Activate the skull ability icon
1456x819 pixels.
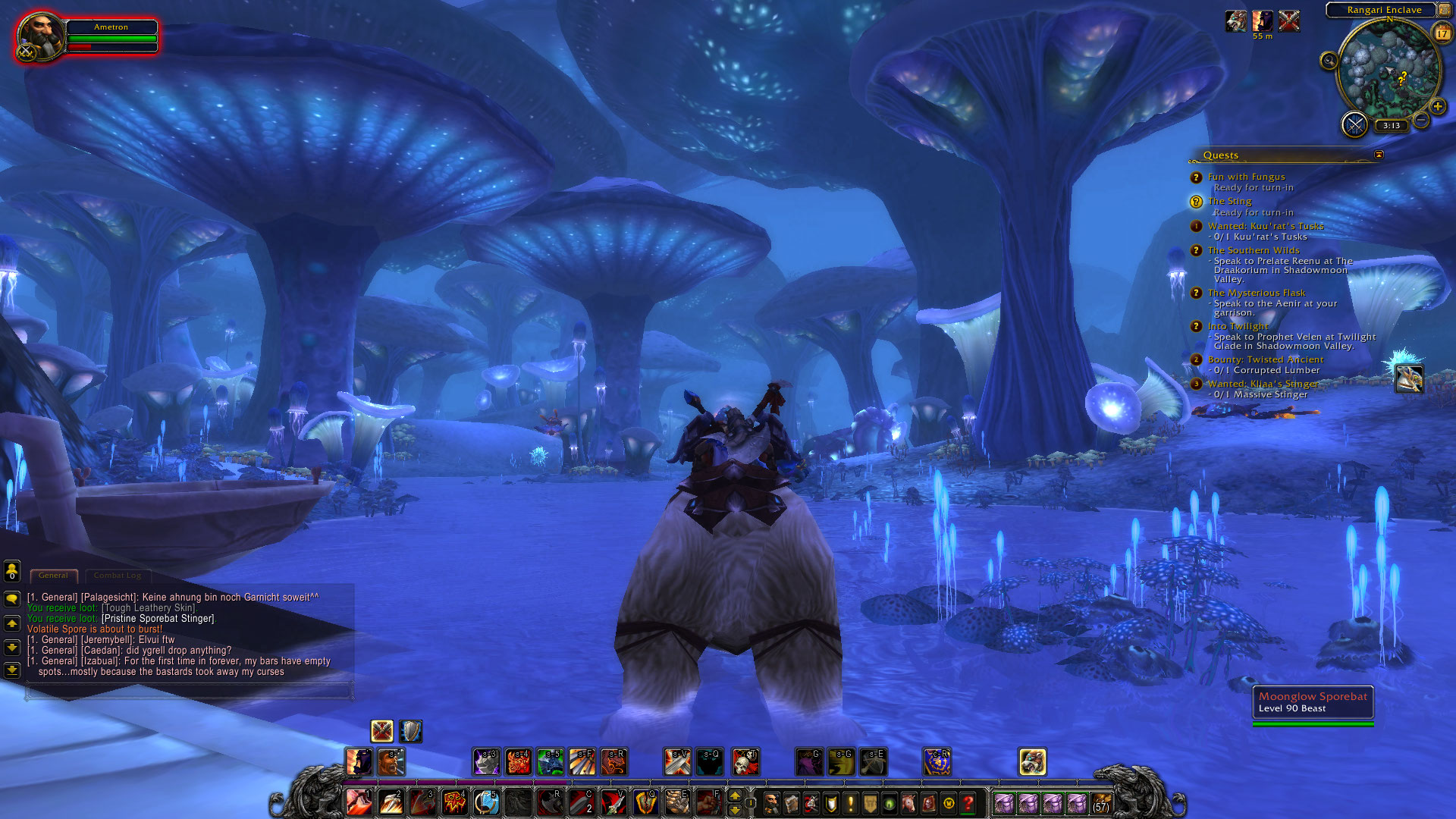coord(745,761)
